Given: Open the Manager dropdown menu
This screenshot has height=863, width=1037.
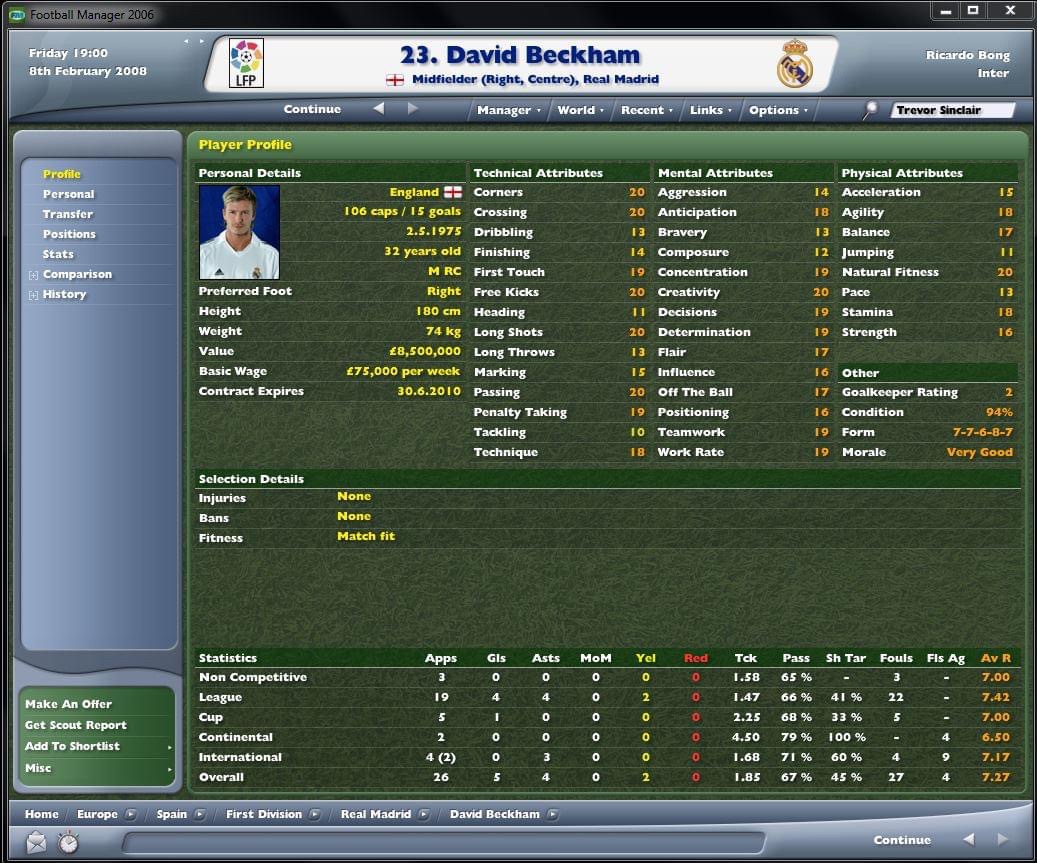Looking at the screenshot, I should (508, 110).
